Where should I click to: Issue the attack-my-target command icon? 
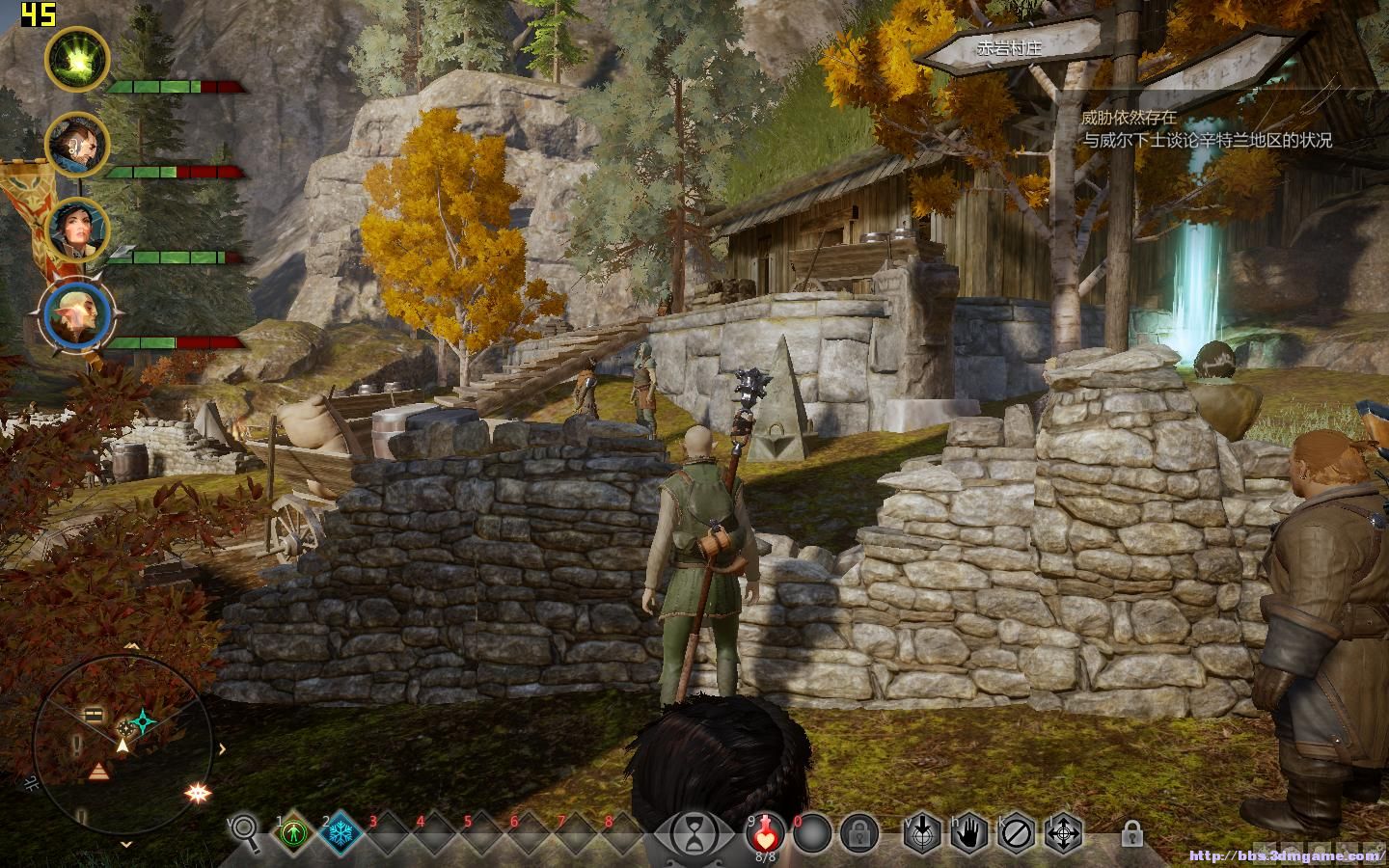point(922,832)
